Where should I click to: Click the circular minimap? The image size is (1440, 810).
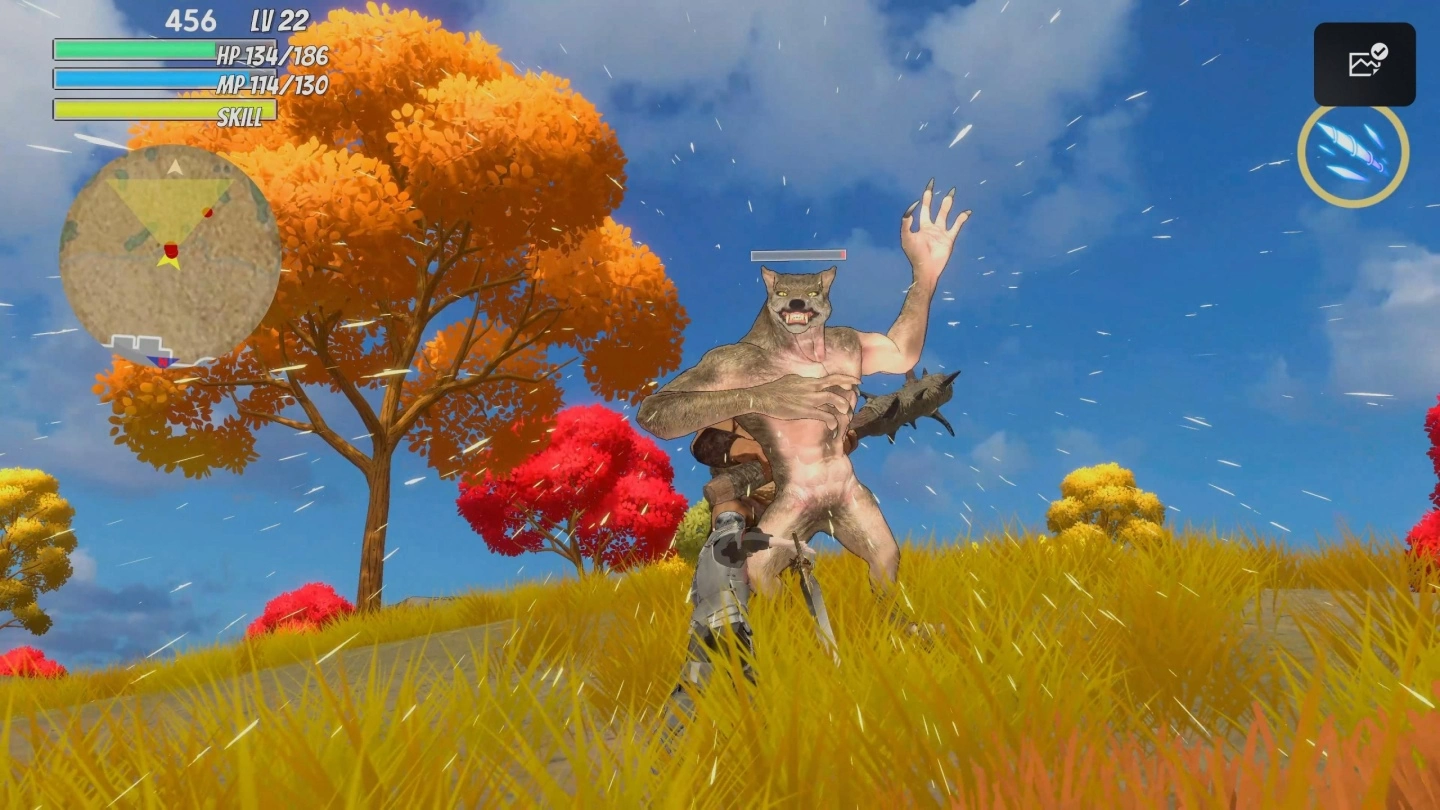(170, 252)
